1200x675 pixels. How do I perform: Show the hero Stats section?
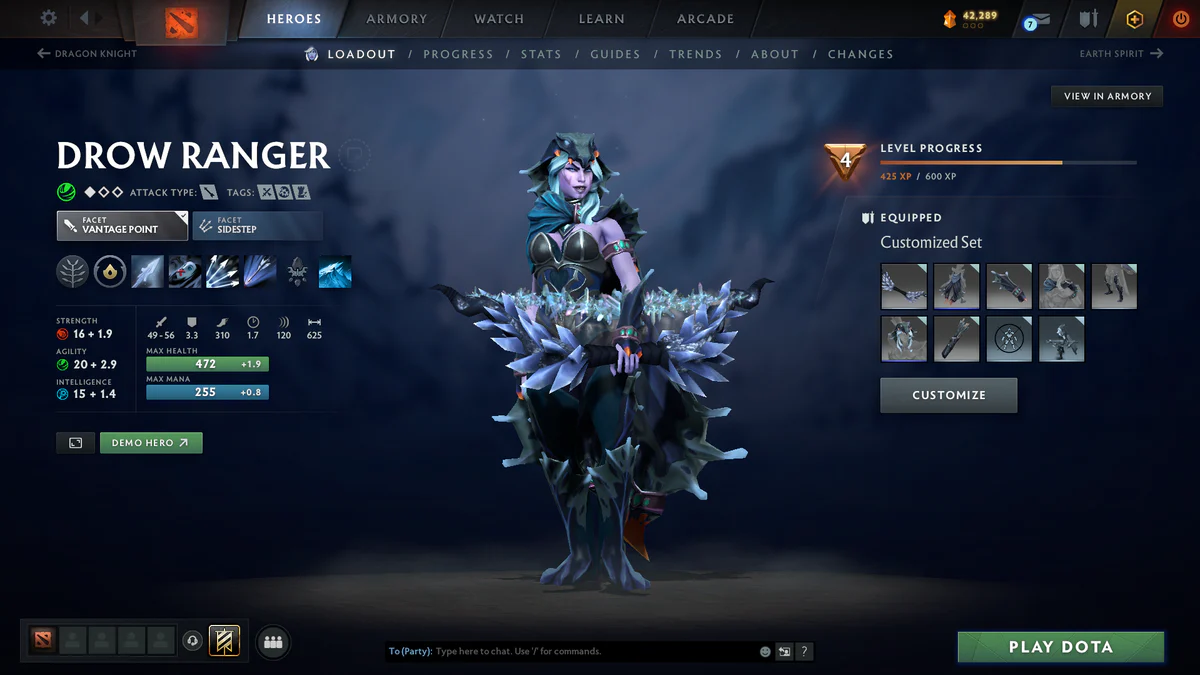(x=541, y=54)
